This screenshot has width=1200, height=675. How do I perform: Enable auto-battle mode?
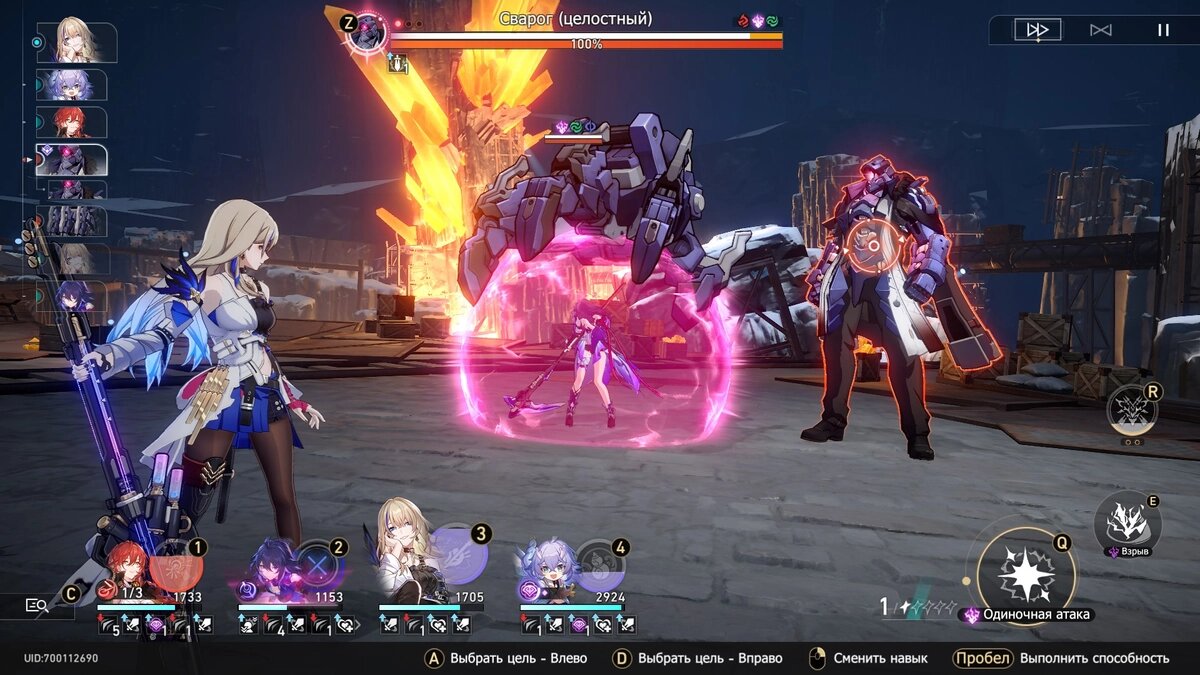[1100, 30]
